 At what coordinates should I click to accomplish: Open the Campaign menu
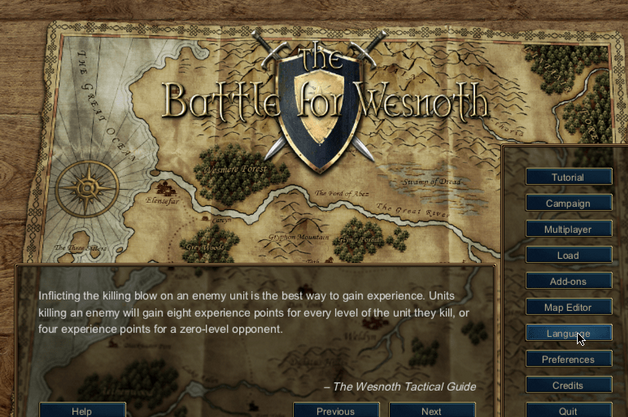[x=568, y=203]
